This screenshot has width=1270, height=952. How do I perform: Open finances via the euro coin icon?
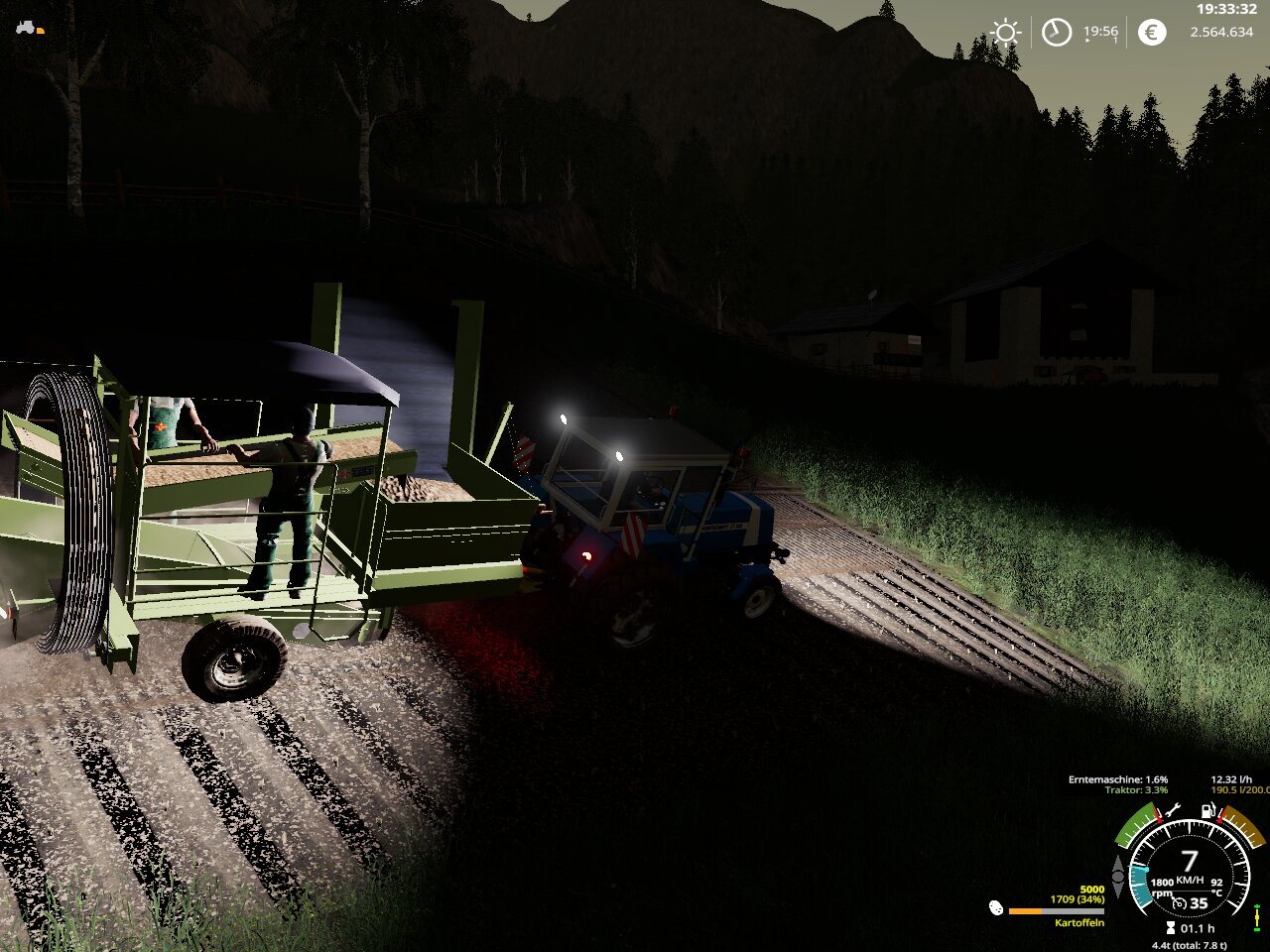[x=1151, y=33]
